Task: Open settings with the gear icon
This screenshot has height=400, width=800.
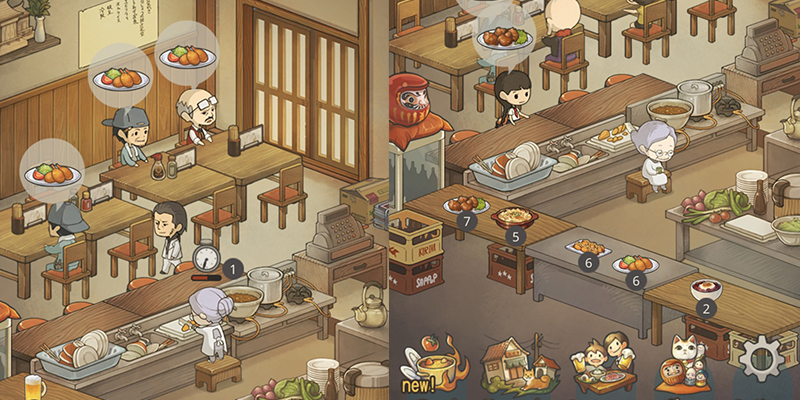Action: pos(768,358)
